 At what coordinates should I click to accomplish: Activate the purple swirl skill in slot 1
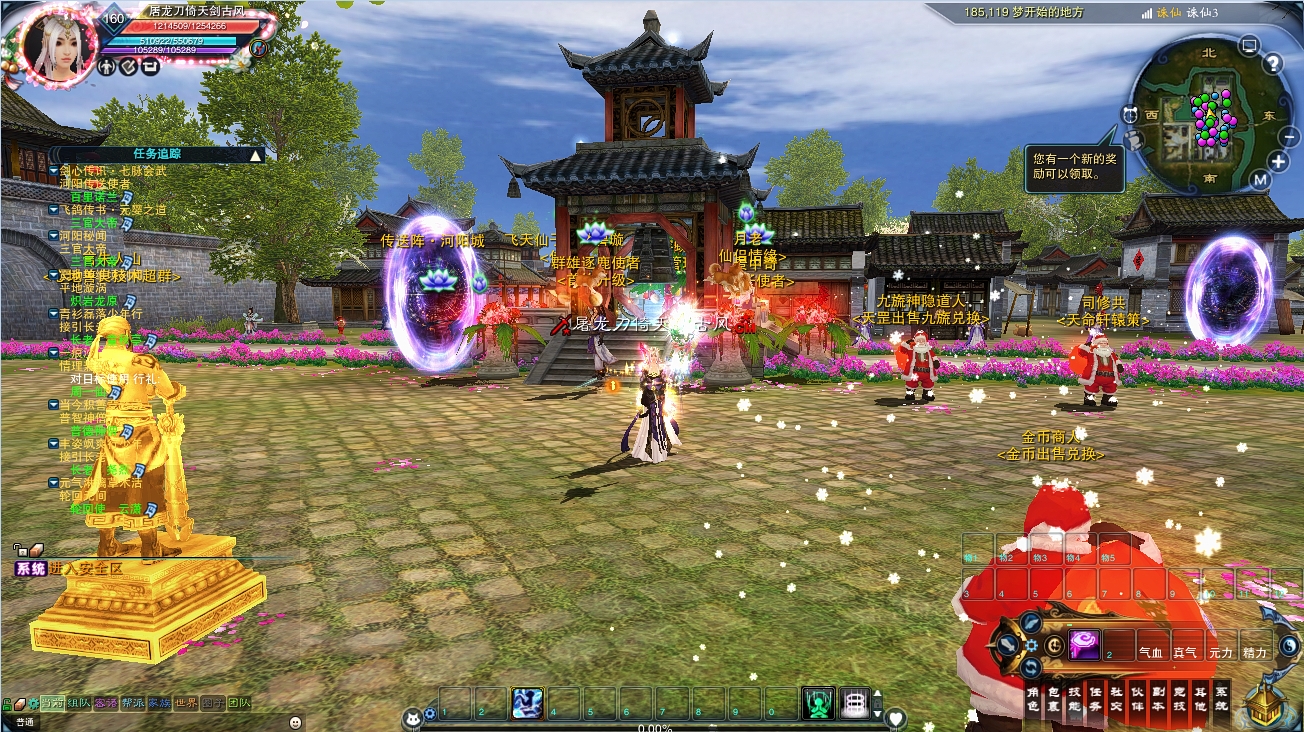pos(1085,645)
